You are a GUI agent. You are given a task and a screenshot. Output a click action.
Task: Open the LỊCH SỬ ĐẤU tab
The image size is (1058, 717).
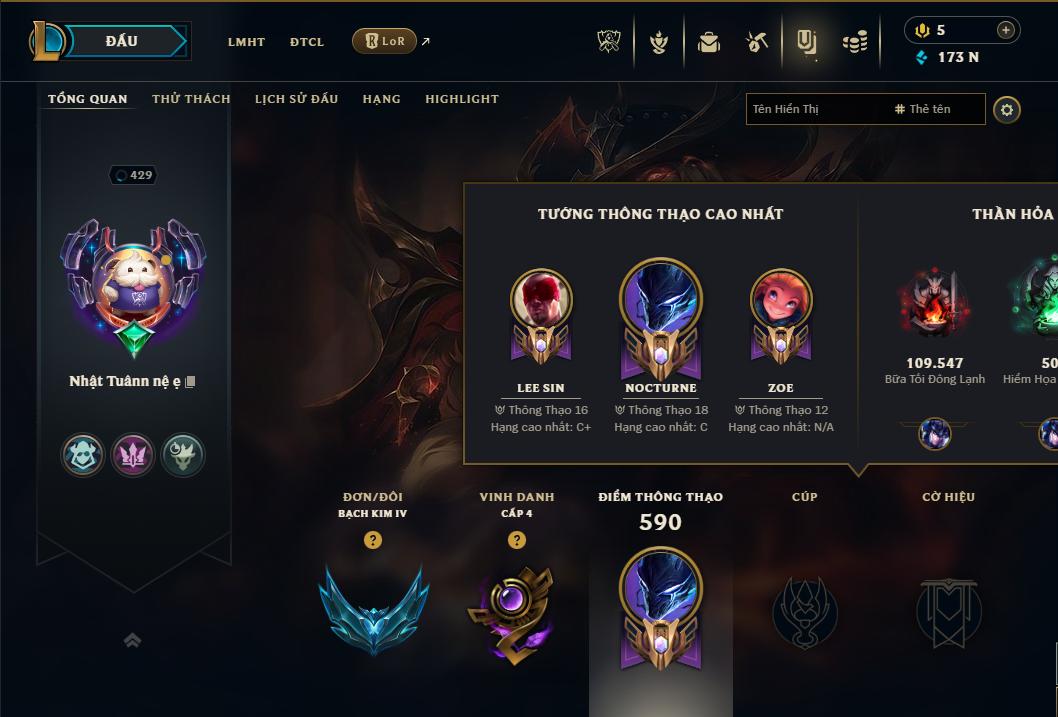coord(296,99)
